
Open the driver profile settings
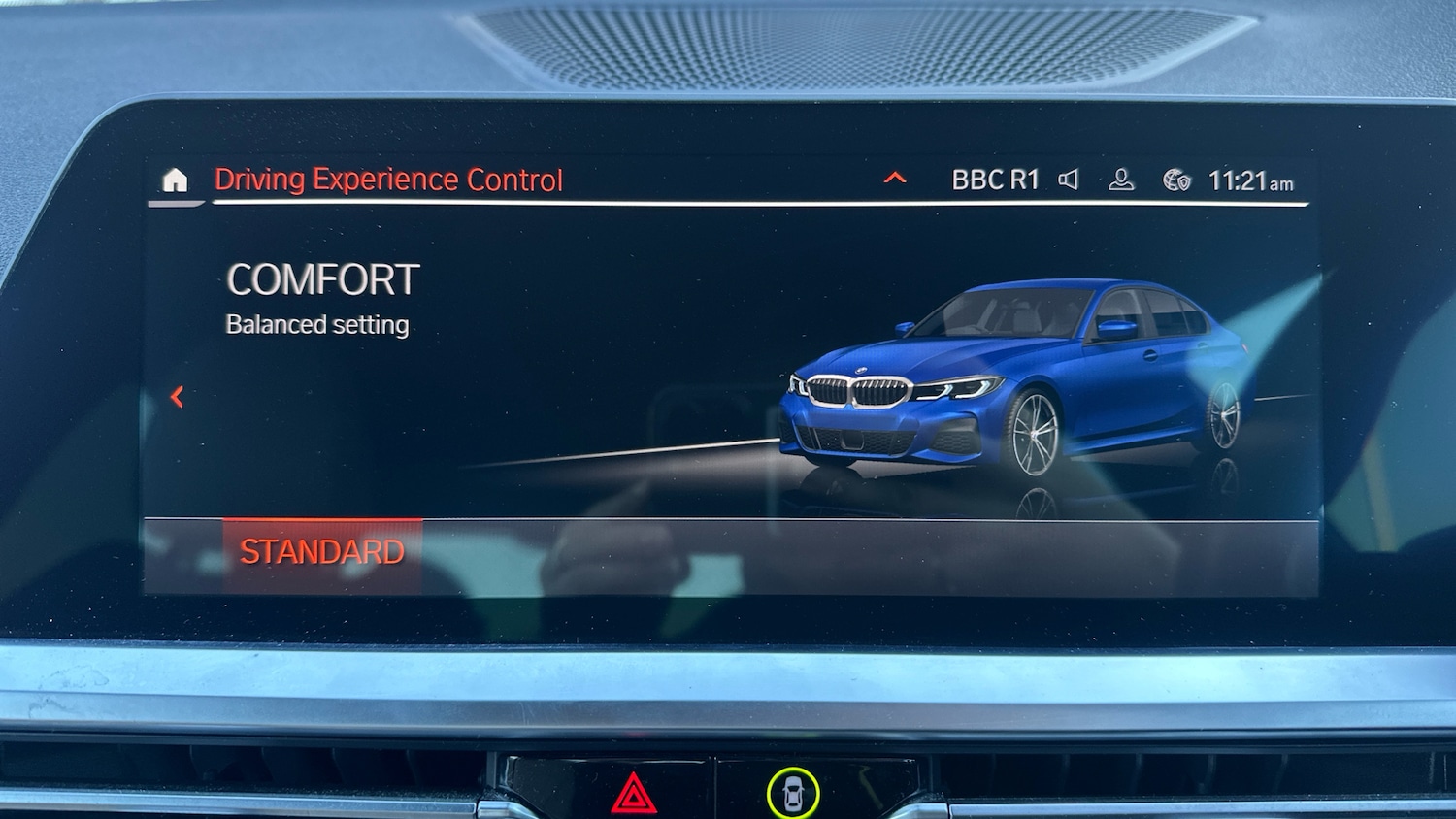(x=1122, y=179)
